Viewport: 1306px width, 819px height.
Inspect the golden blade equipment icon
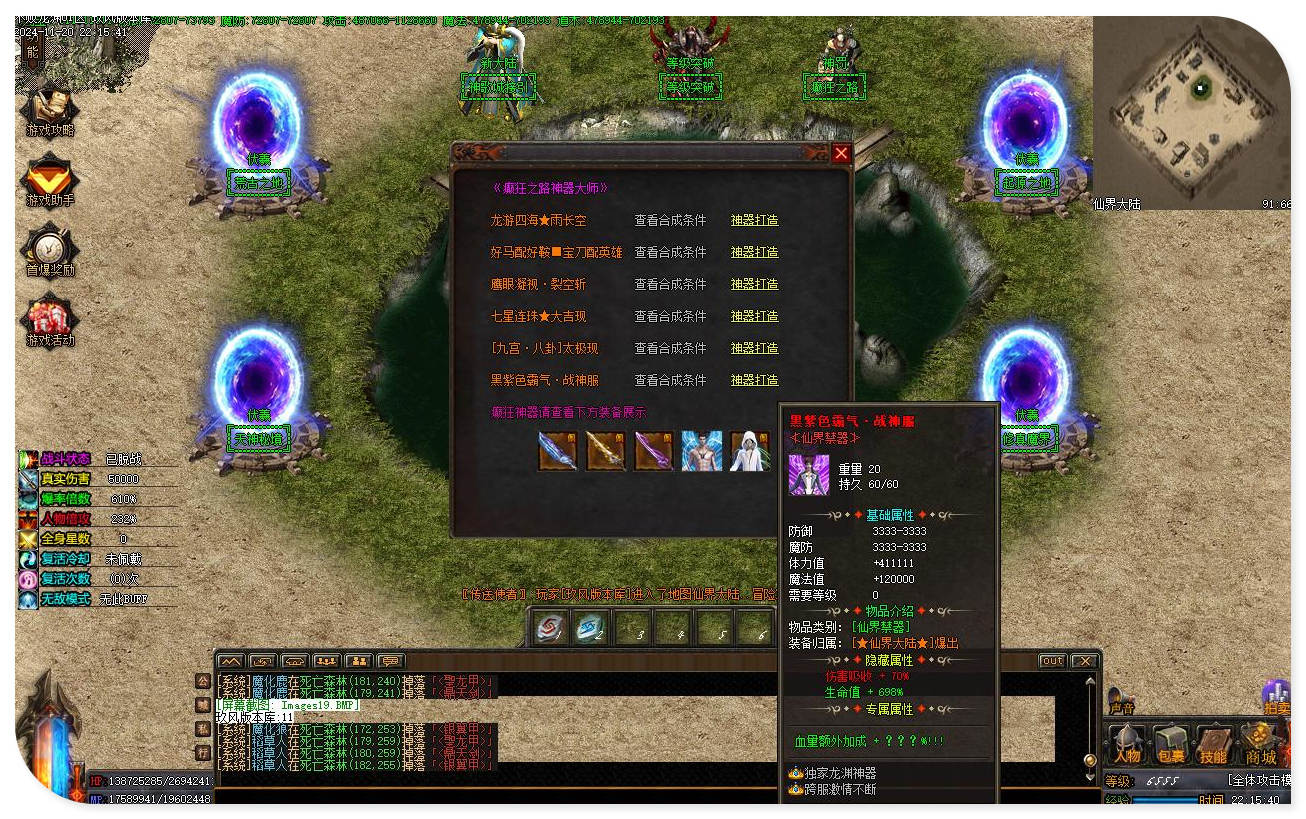pyautogui.click(x=605, y=451)
